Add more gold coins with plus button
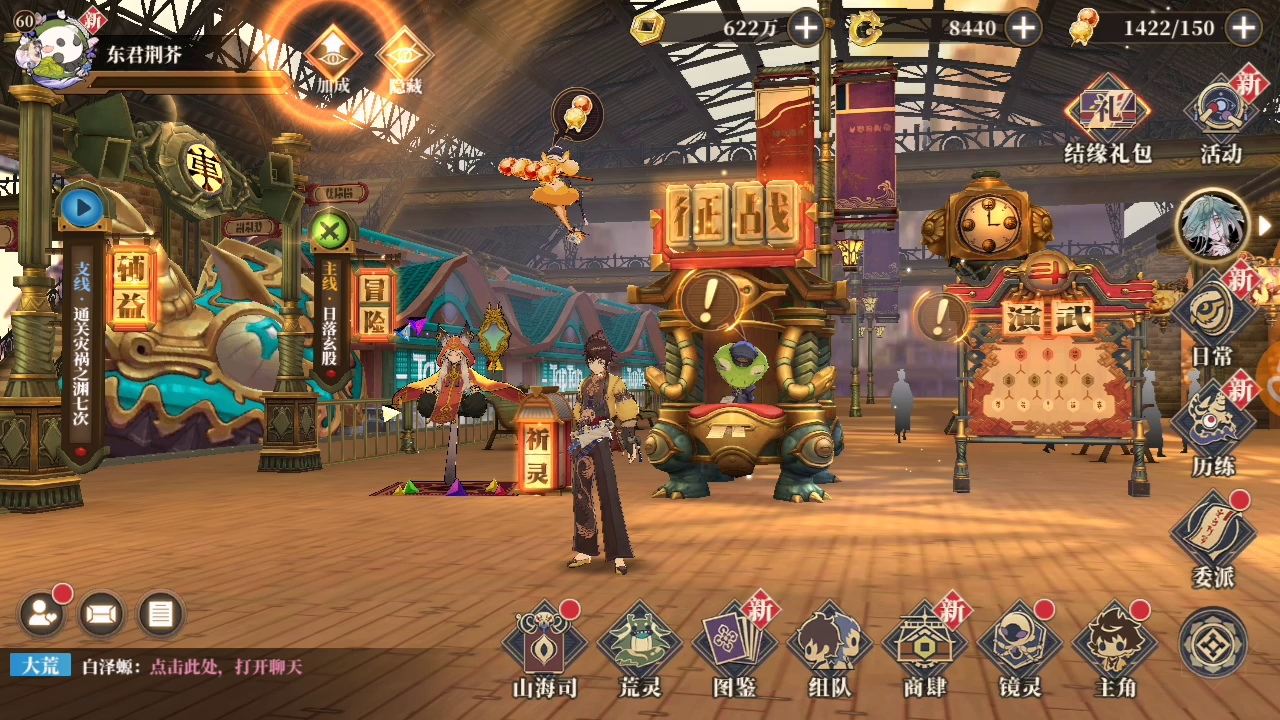Viewport: 1280px width, 720px height. click(x=806, y=28)
